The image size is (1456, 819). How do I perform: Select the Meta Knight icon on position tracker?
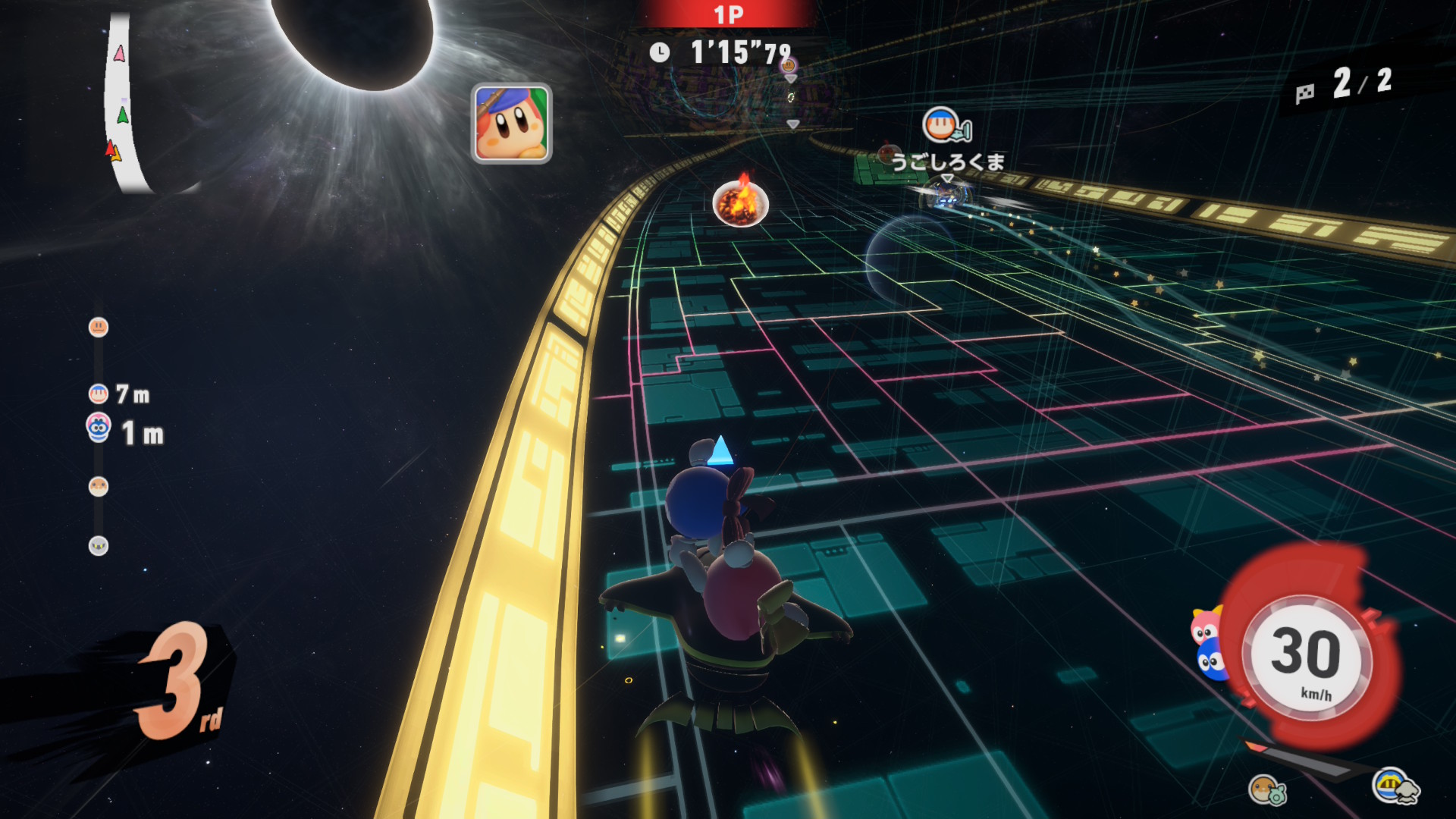click(99, 546)
